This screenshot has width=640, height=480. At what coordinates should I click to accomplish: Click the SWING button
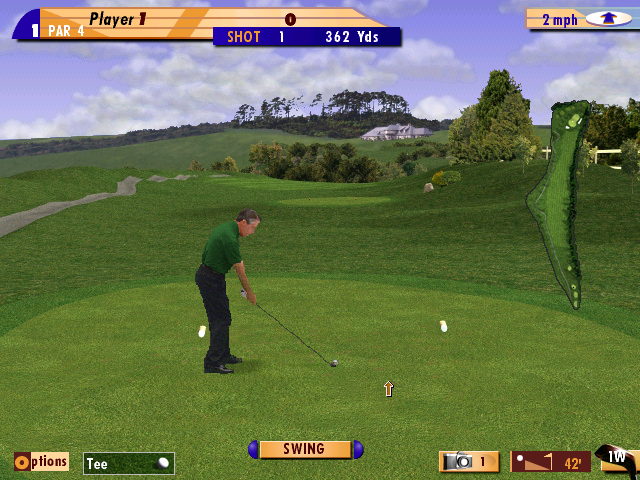(305, 450)
